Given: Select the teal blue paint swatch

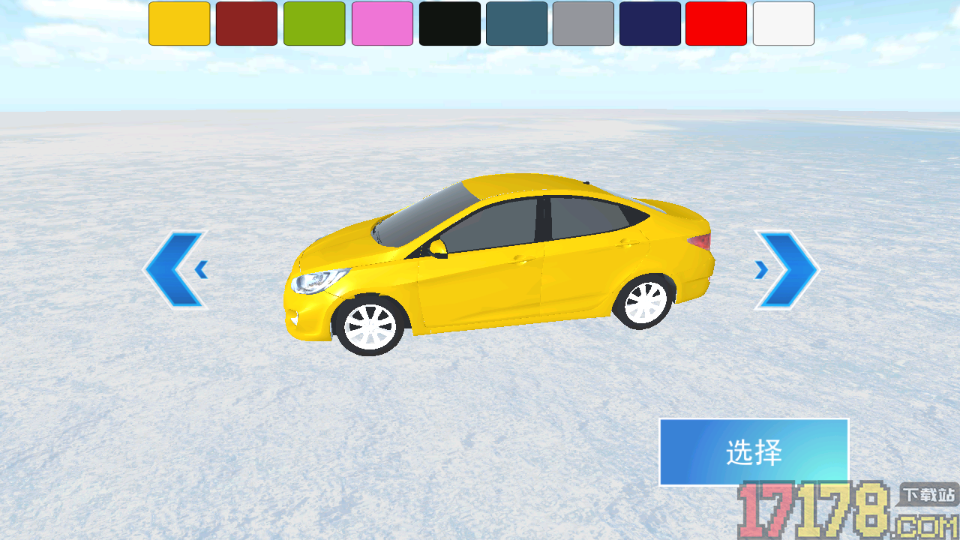Looking at the screenshot, I should click(x=517, y=24).
